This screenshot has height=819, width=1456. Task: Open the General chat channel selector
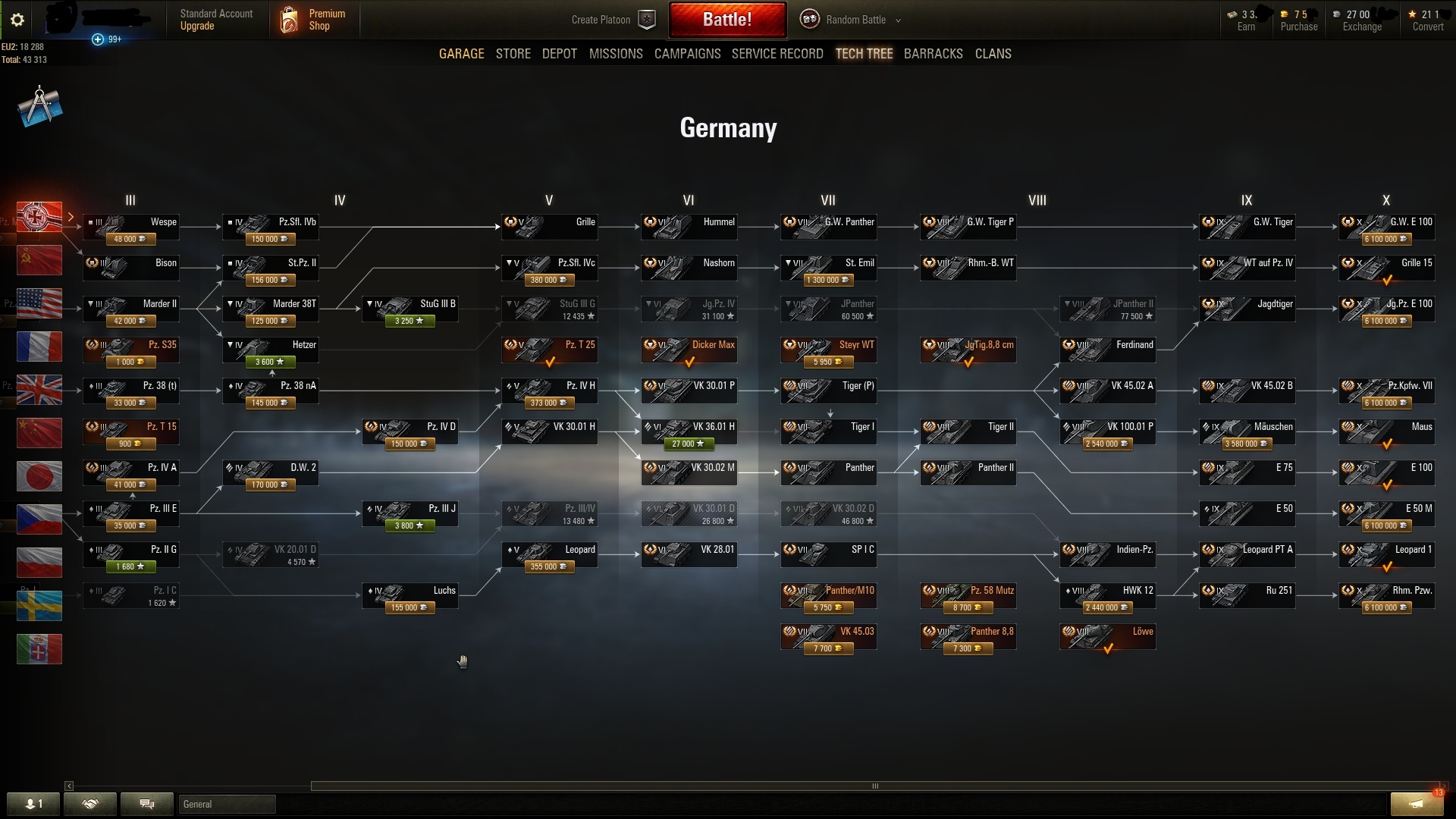pos(226,804)
